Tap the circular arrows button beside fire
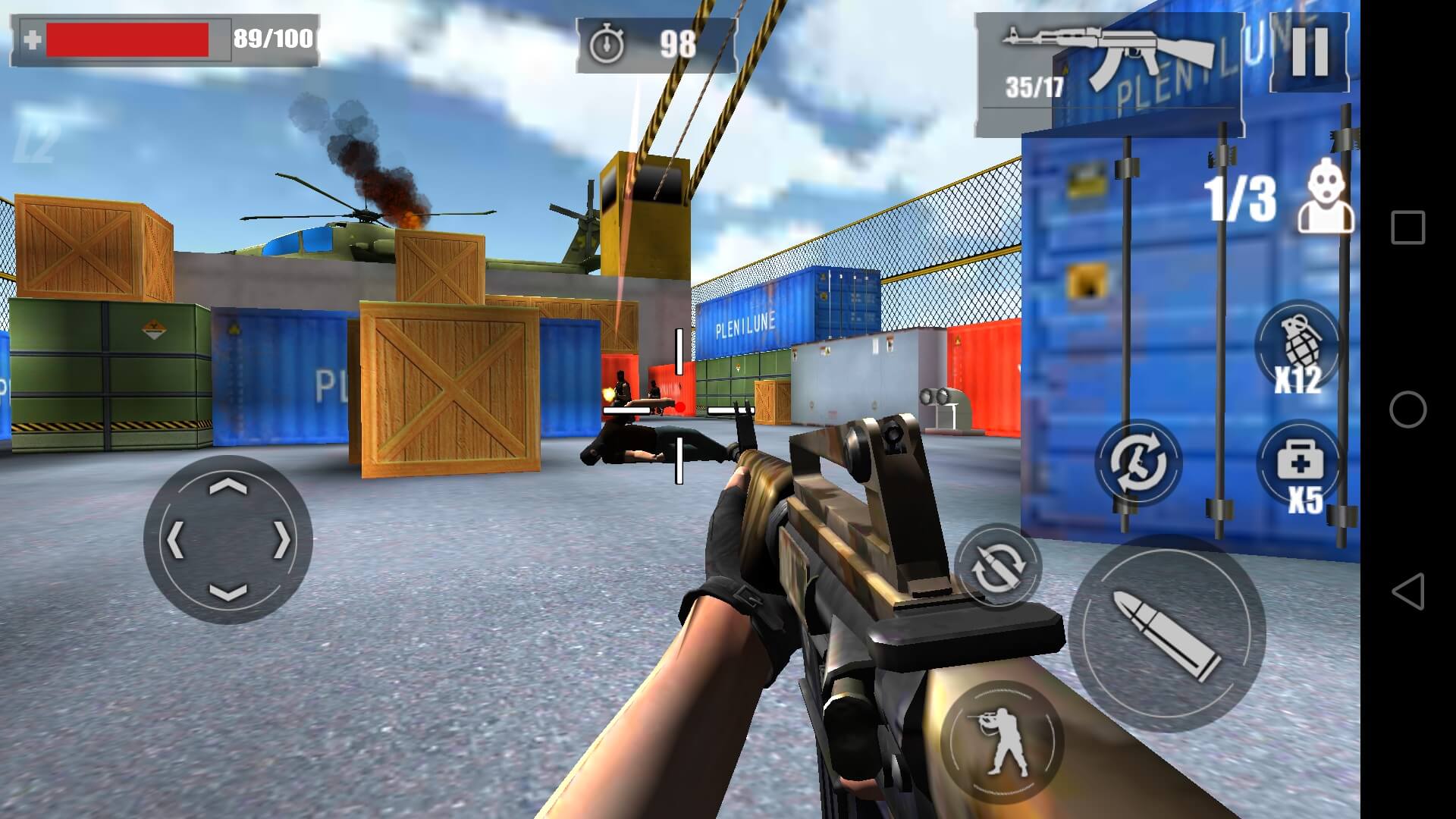1456x819 pixels. tap(997, 566)
